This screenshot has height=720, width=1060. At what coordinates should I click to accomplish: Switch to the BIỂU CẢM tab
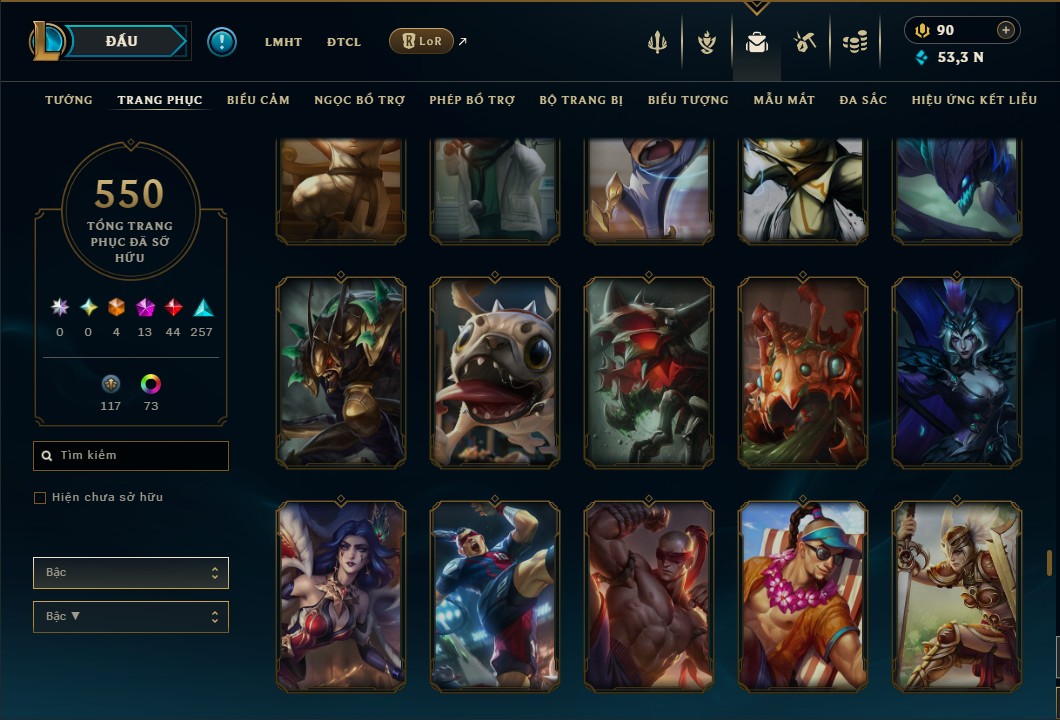258,100
